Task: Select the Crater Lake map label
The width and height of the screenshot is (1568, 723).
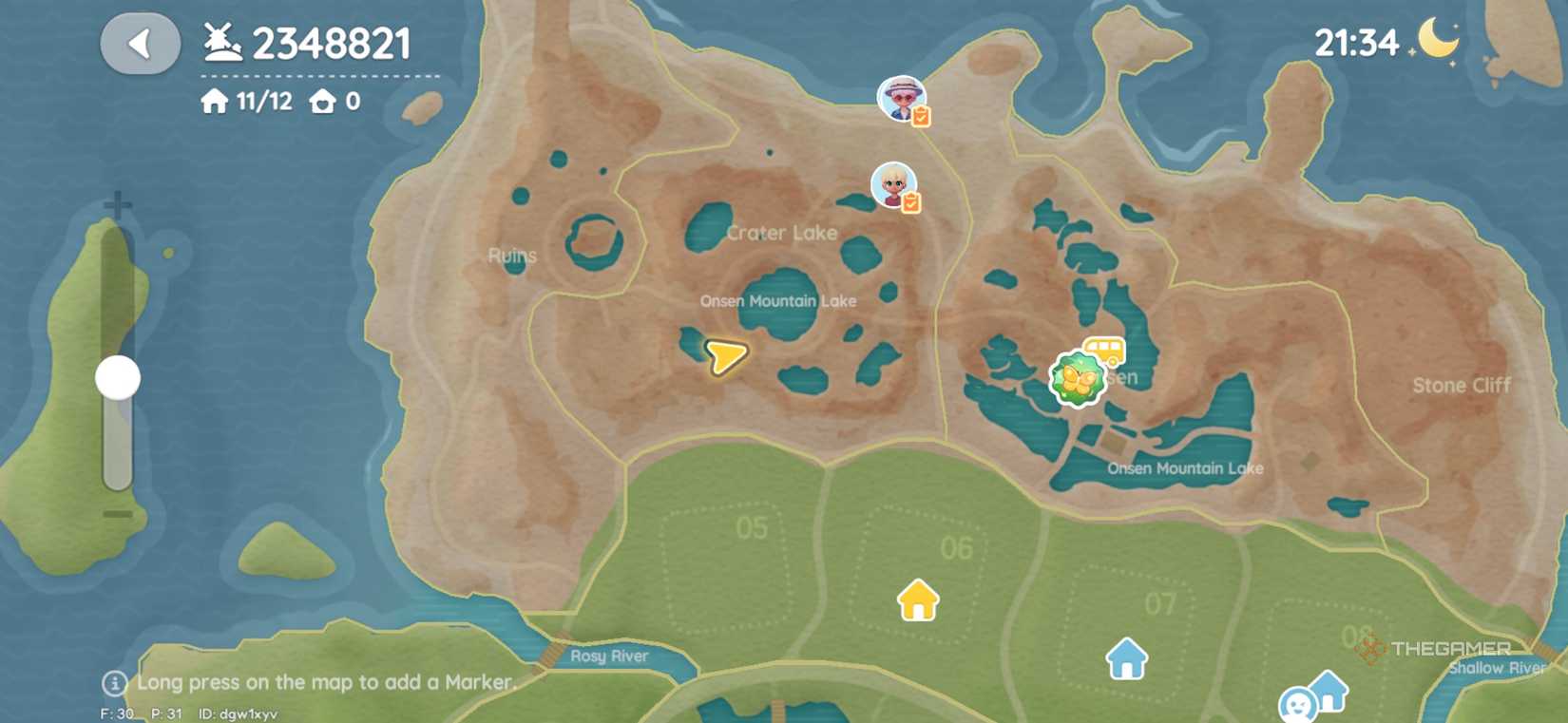Action: (x=783, y=232)
